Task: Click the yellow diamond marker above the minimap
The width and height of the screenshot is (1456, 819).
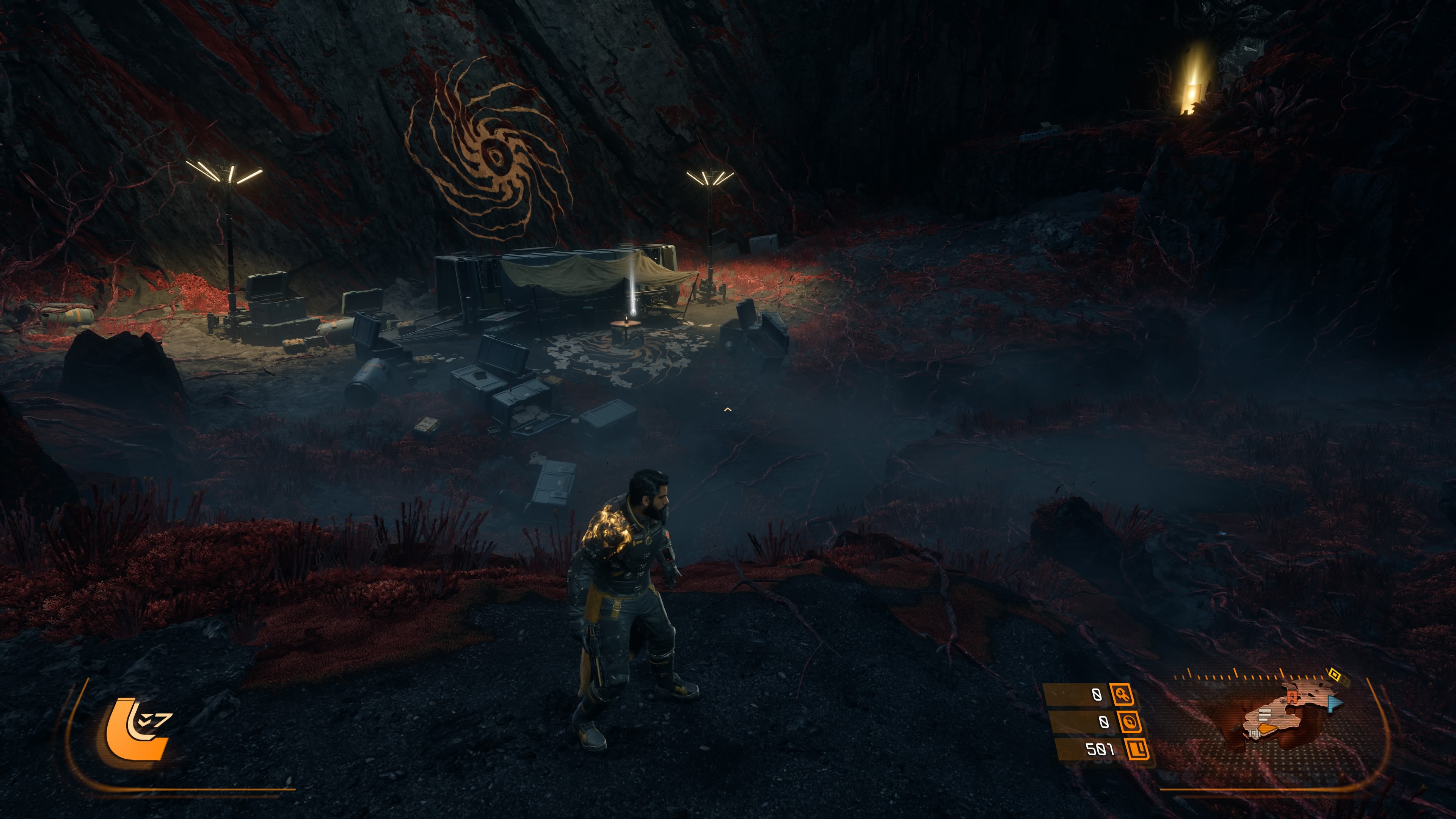Action: 1335,674
